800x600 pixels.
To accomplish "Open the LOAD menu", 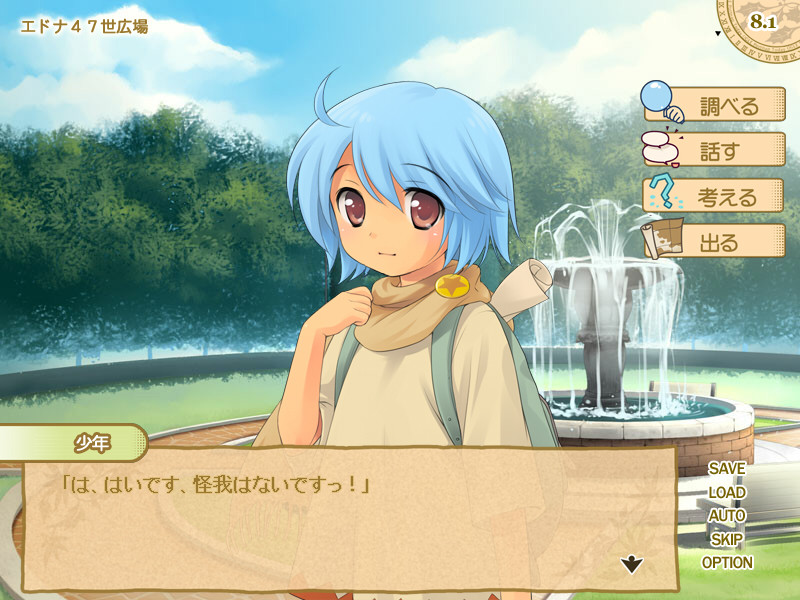I will pos(727,492).
